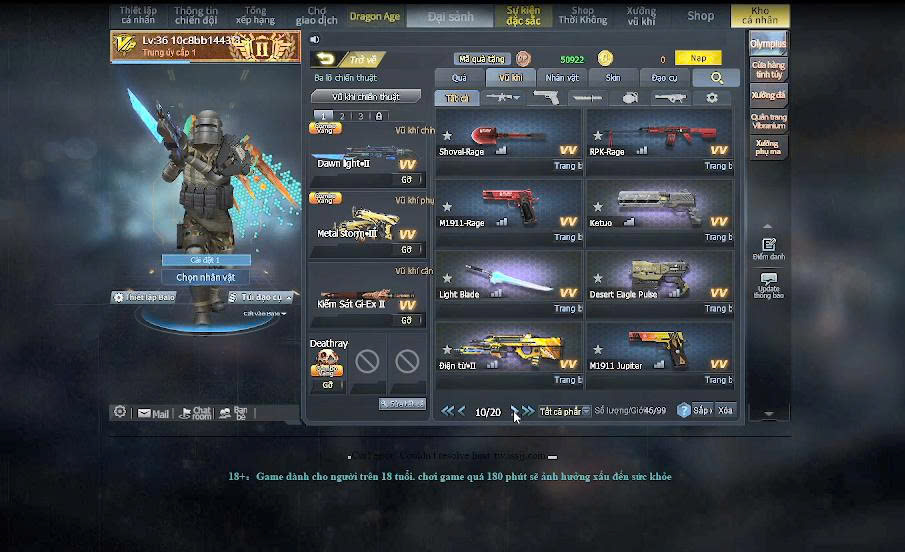This screenshot has width=905, height=552.
Task: Click the Chọn nhân vật button
Action: tap(205, 277)
